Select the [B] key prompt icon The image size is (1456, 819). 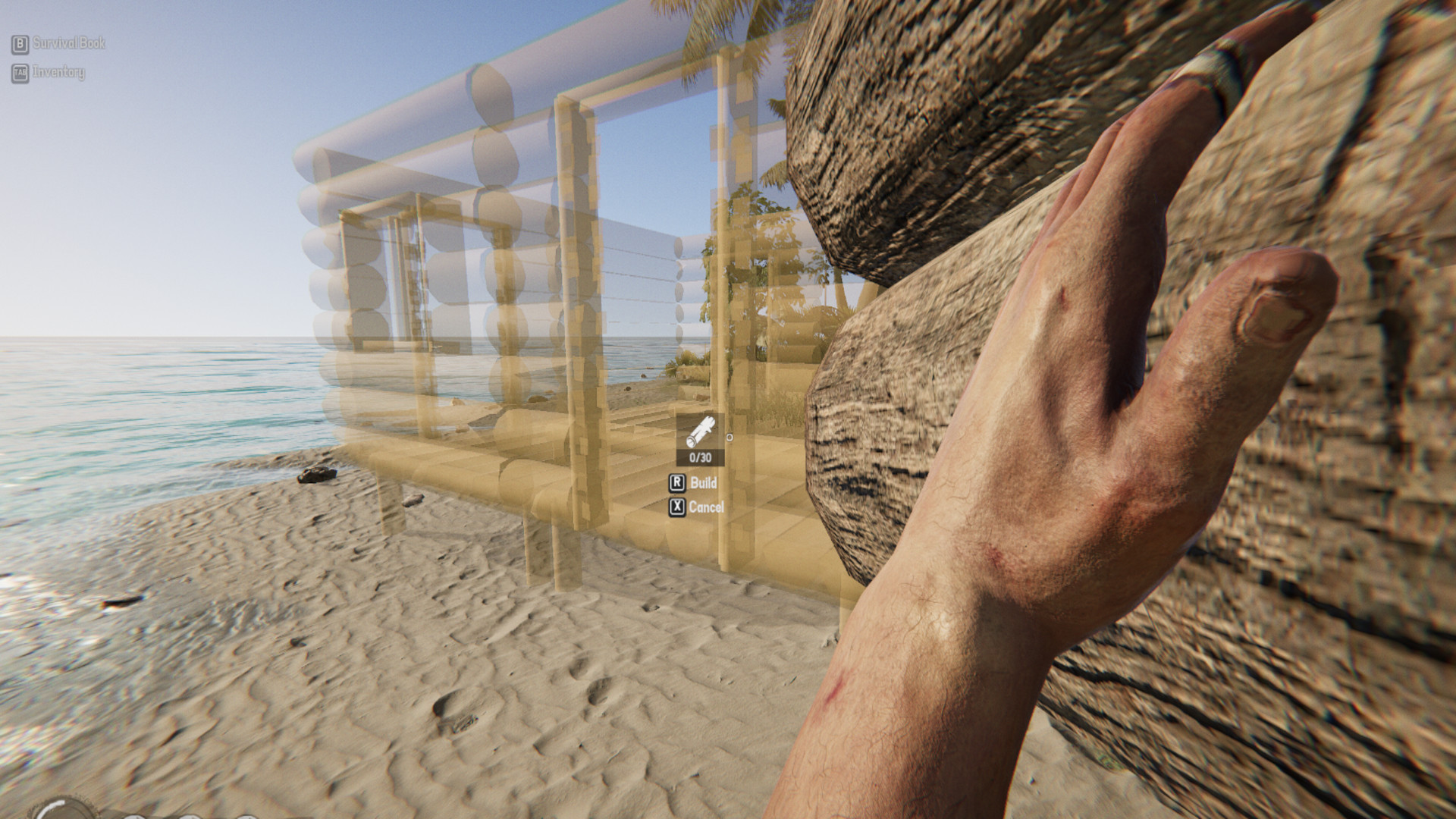[x=20, y=44]
